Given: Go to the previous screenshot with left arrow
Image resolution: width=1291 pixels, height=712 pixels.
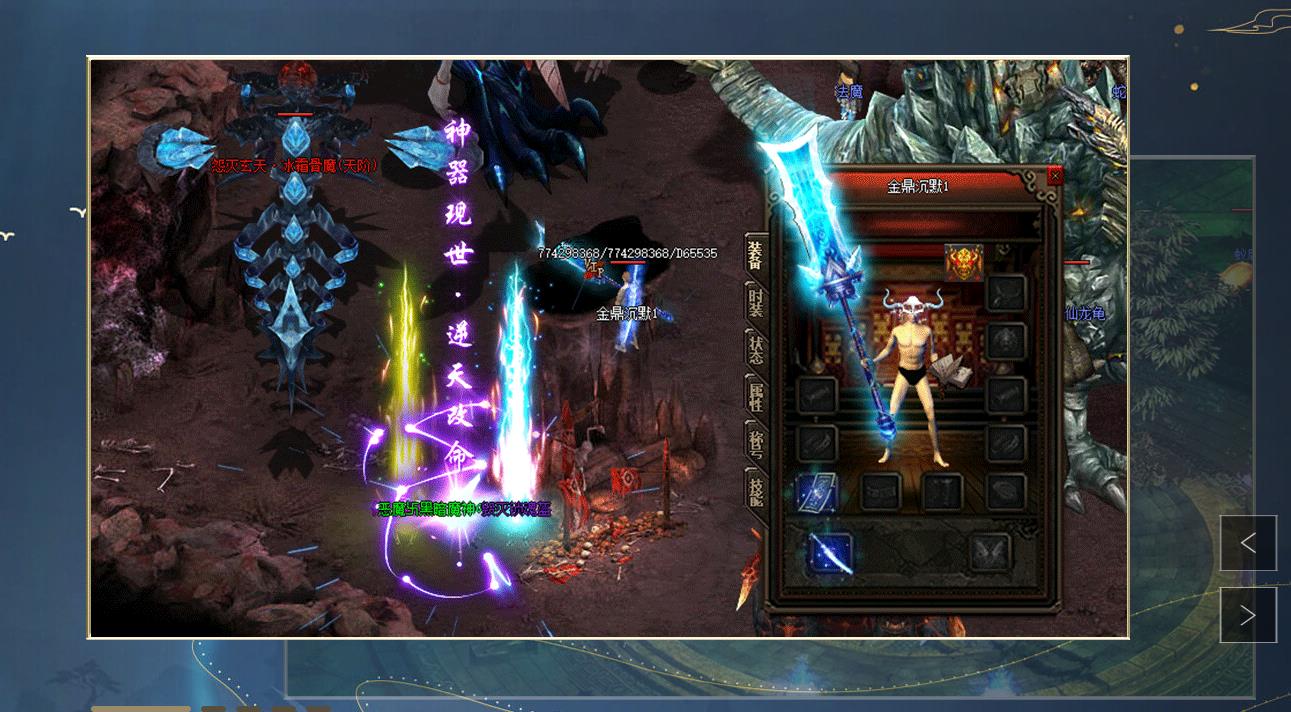Looking at the screenshot, I should (1248, 543).
